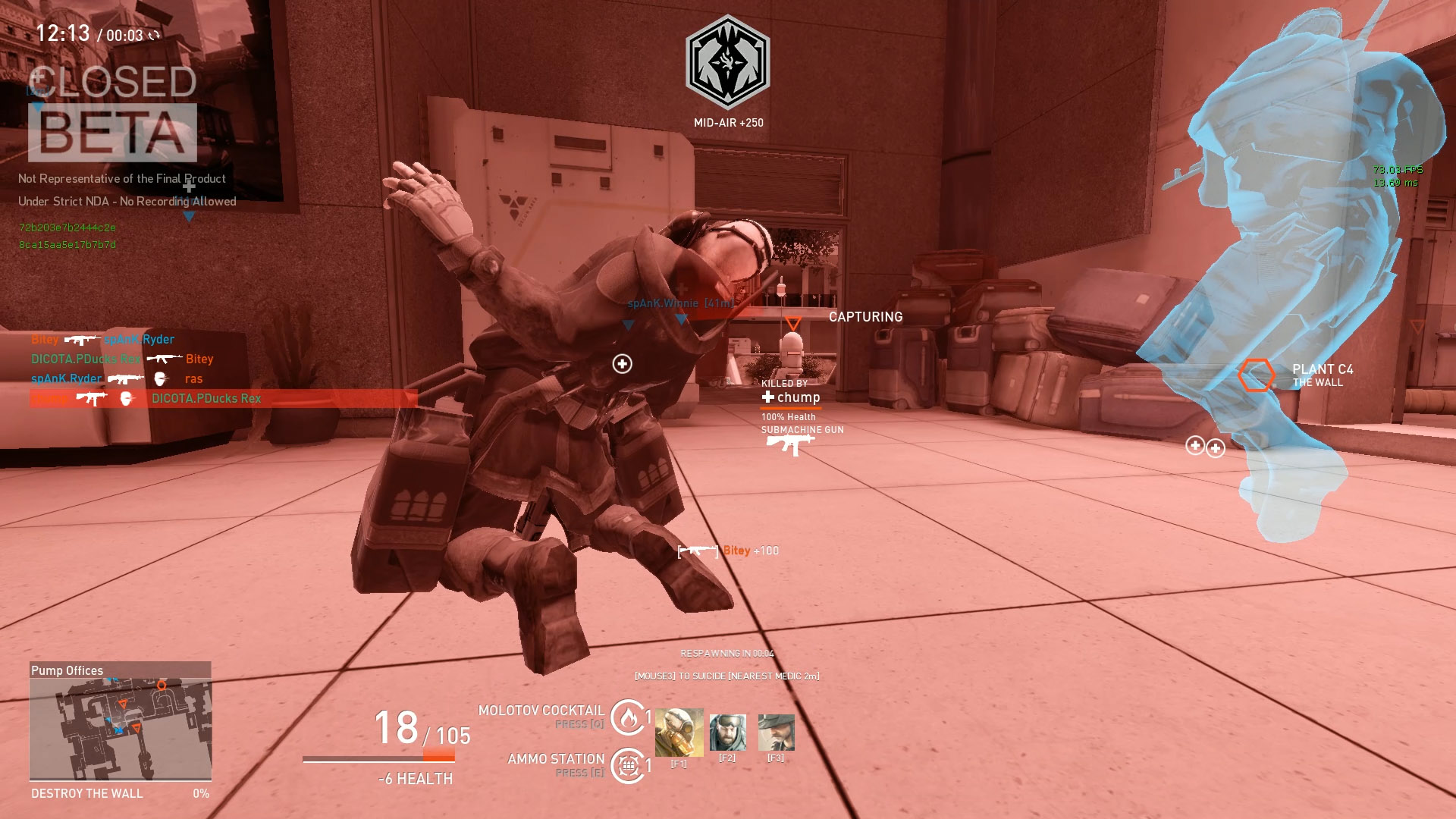This screenshot has width=1456, height=819.
Task: Deploy the Ammo Station ability icon
Action: [x=628, y=765]
